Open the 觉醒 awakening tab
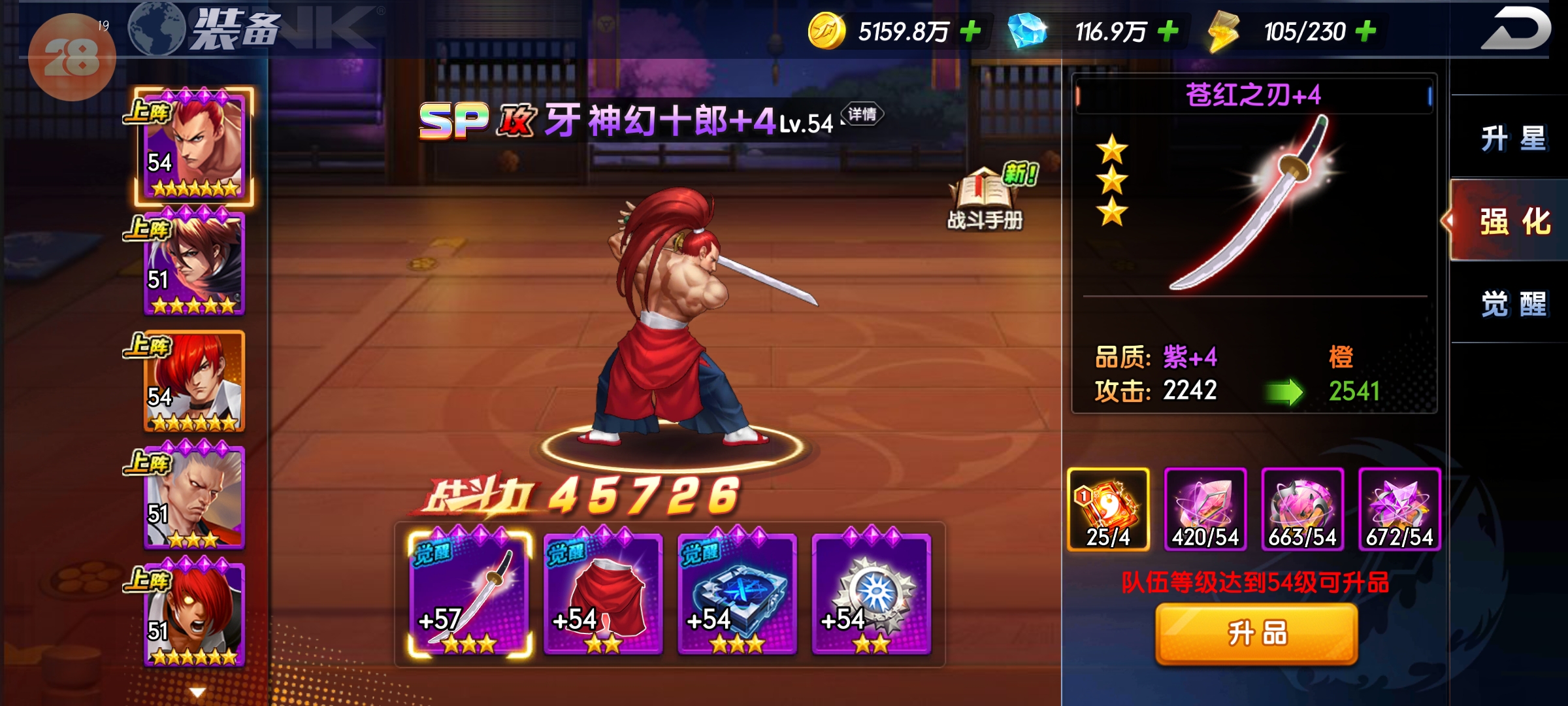The image size is (1568, 706). (1513, 304)
